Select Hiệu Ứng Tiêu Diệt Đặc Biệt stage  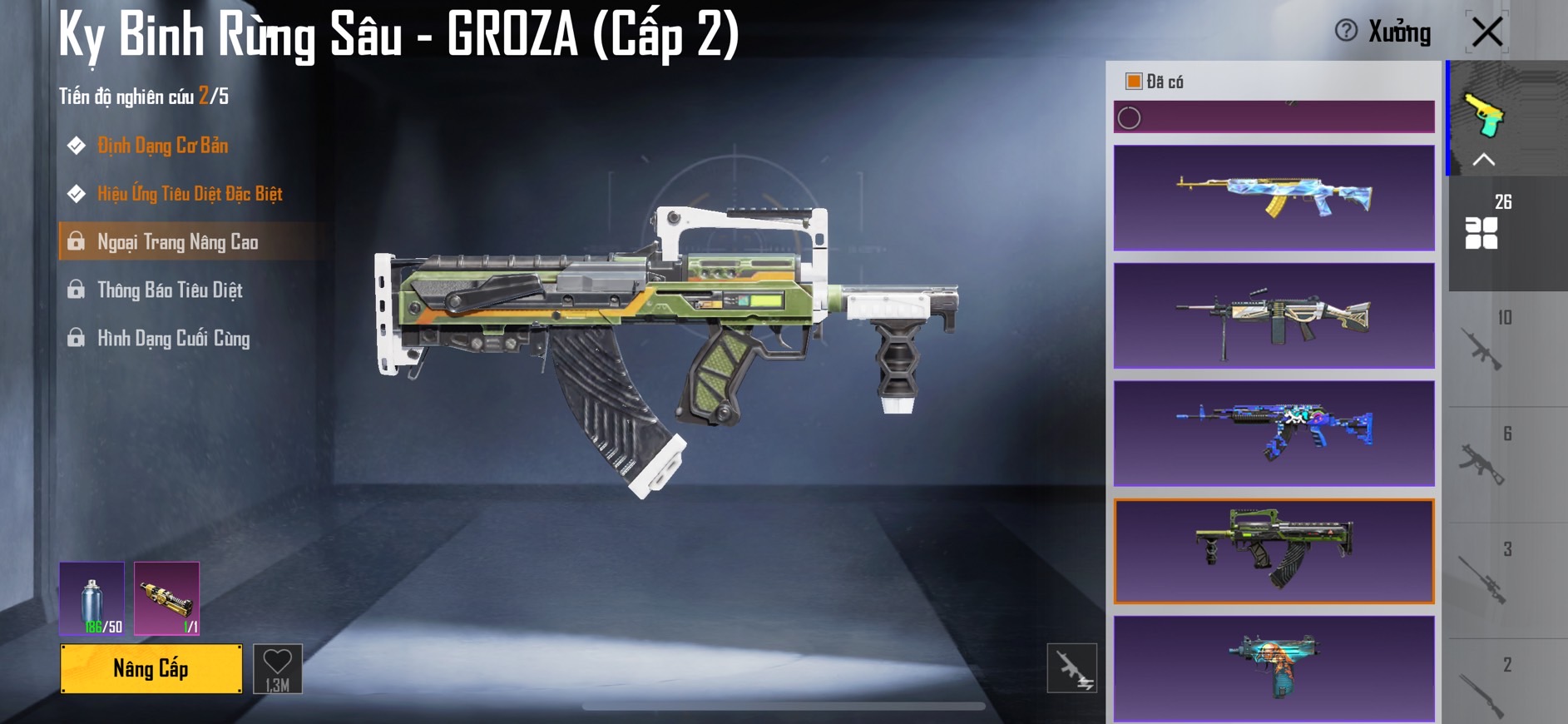coord(189,194)
